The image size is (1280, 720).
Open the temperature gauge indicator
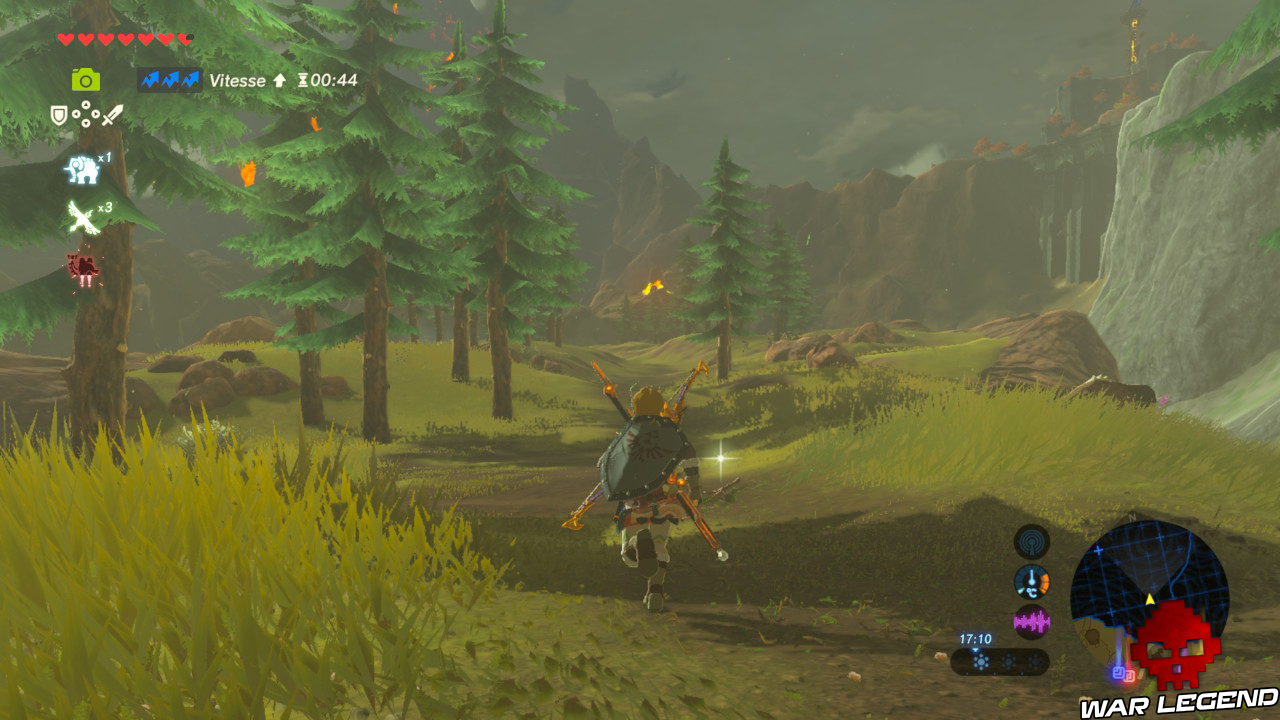1032,581
